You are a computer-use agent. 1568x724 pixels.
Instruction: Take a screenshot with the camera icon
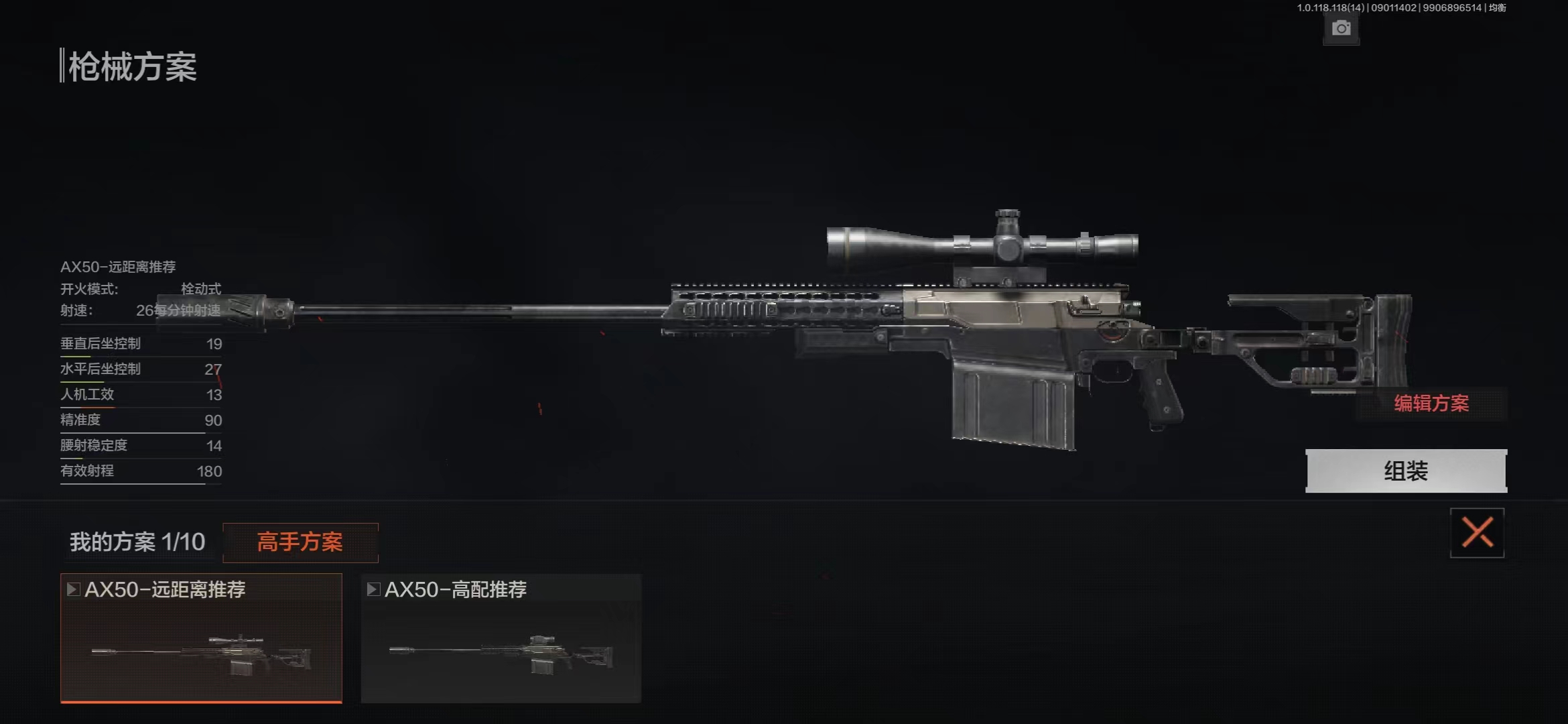coord(1341,28)
